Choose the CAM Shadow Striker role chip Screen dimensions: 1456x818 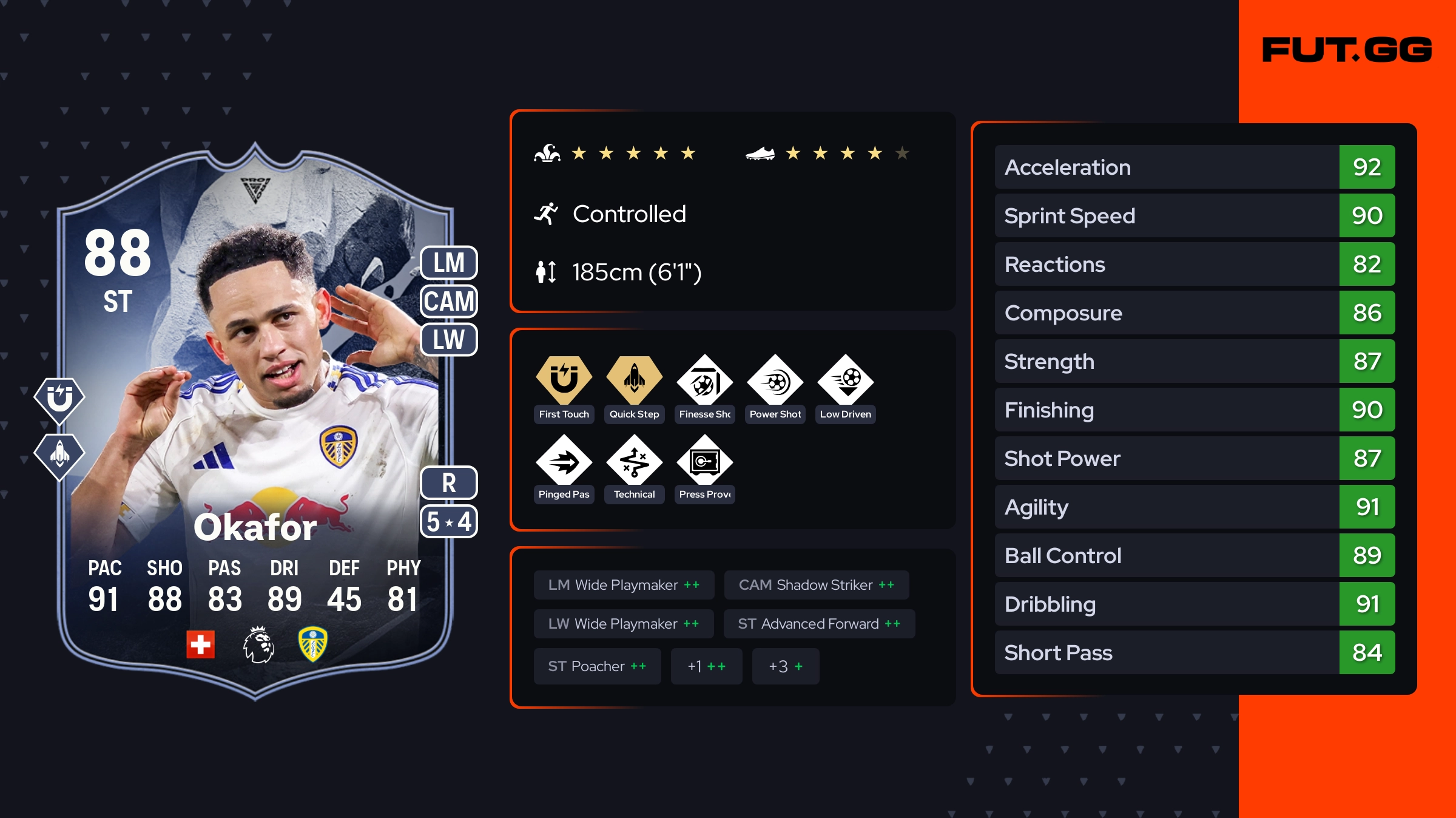816,585
